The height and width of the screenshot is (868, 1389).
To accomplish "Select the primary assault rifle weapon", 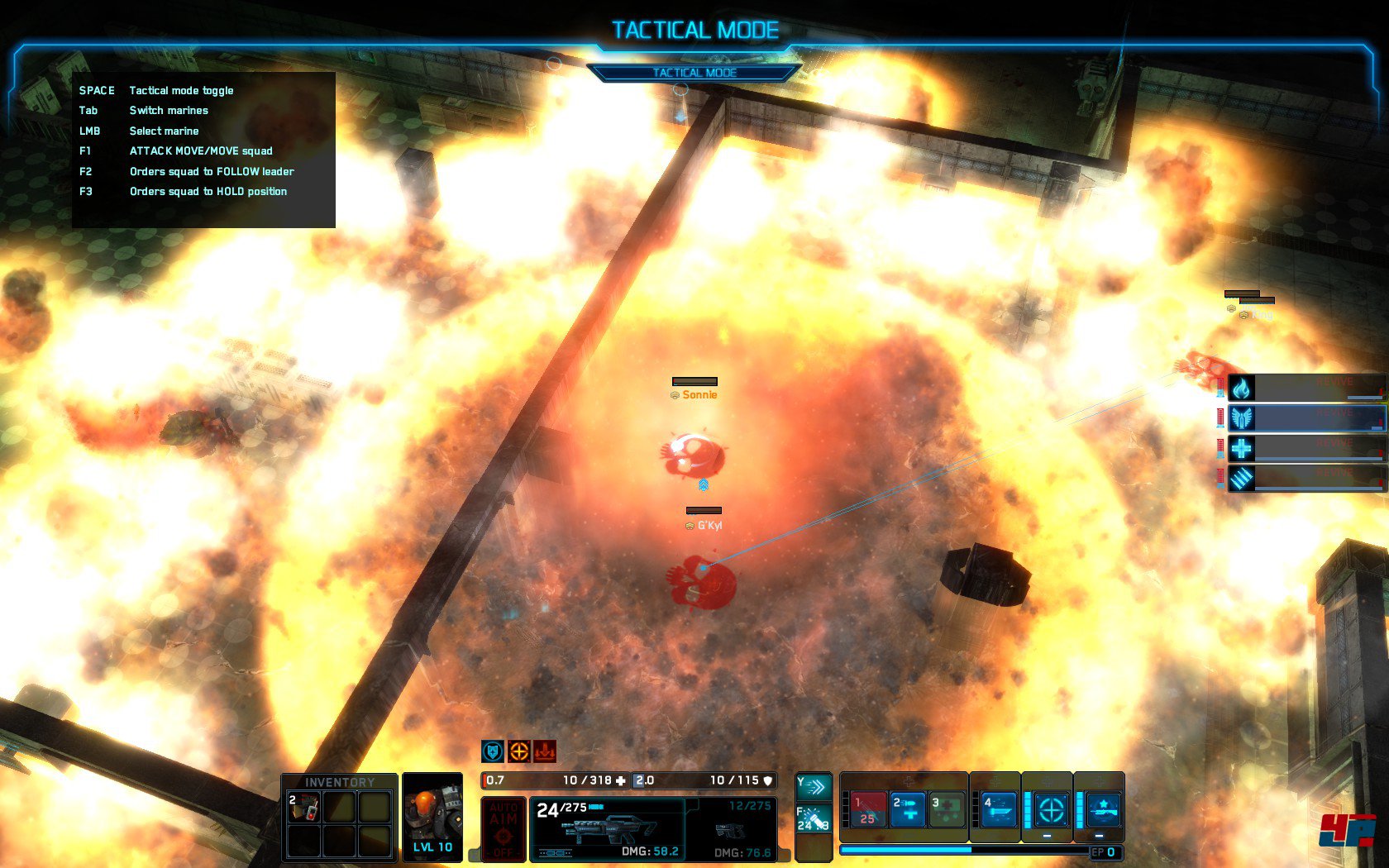I will tap(608, 828).
